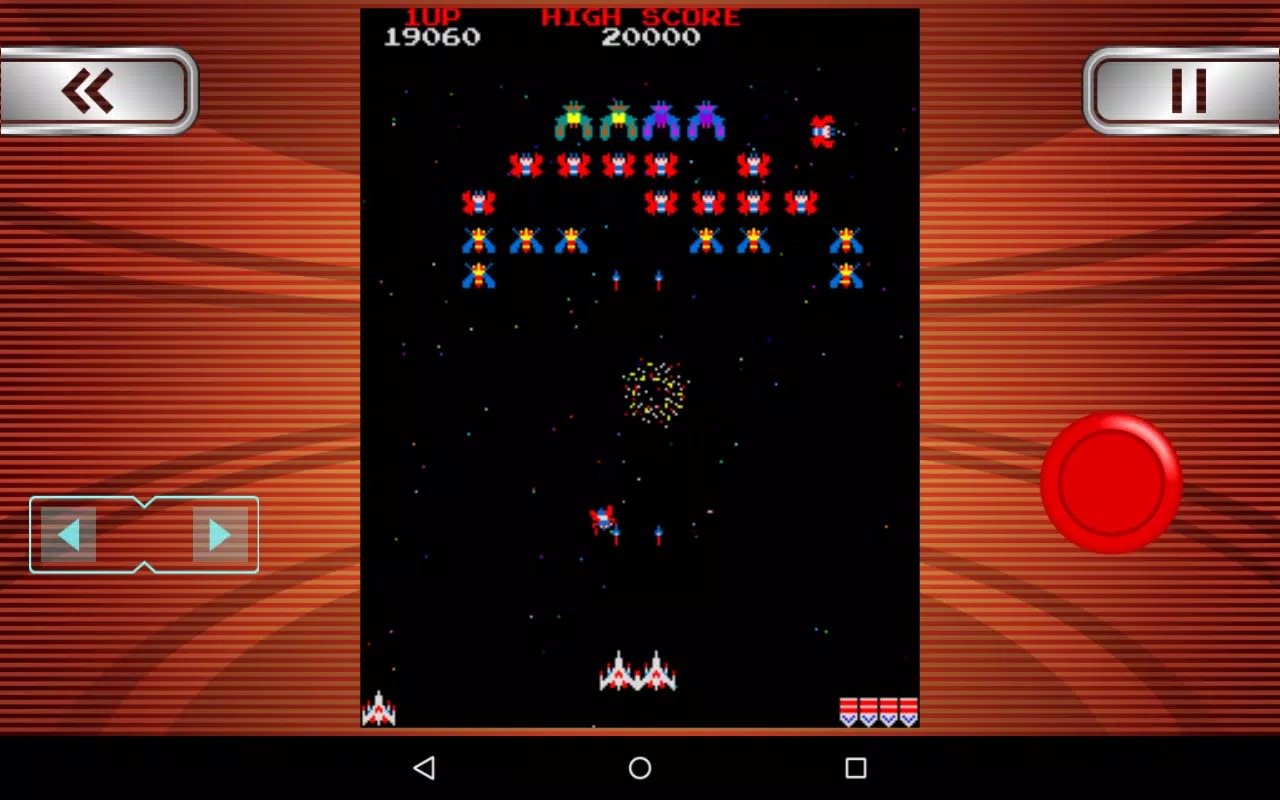Screen dimensions: 1280x800
Task: Tap the Android back navigation triangle
Action: pyautogui.click(x=424, y=767)
